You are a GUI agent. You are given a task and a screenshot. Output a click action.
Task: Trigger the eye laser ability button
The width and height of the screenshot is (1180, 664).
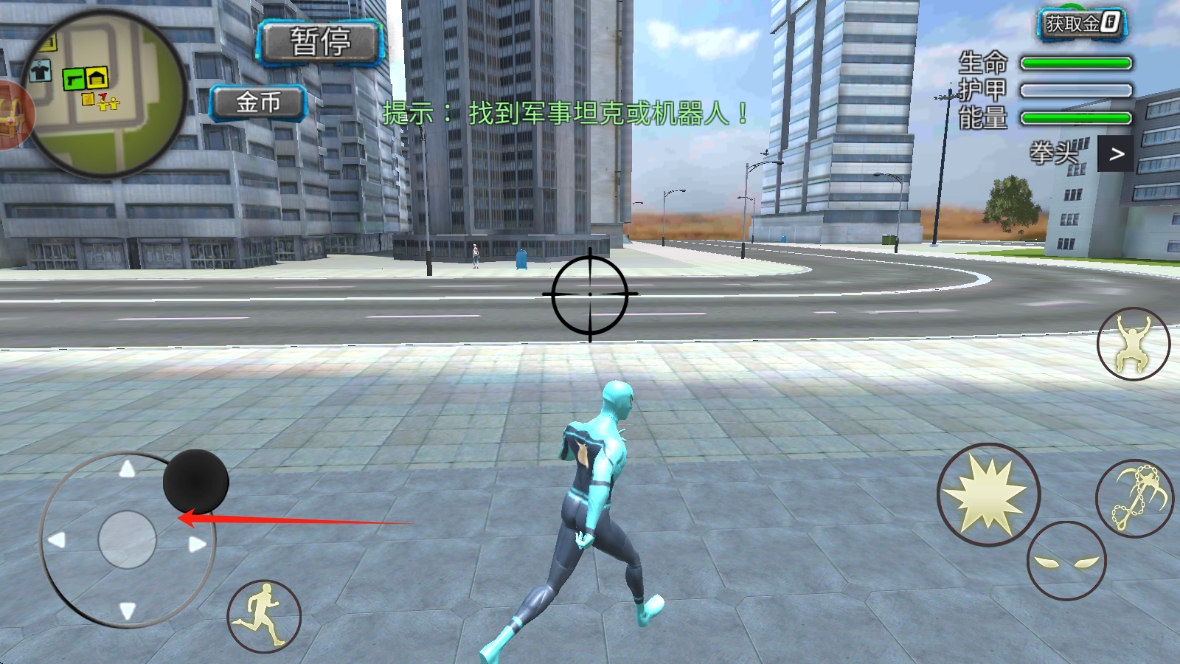pos(1066,560)
